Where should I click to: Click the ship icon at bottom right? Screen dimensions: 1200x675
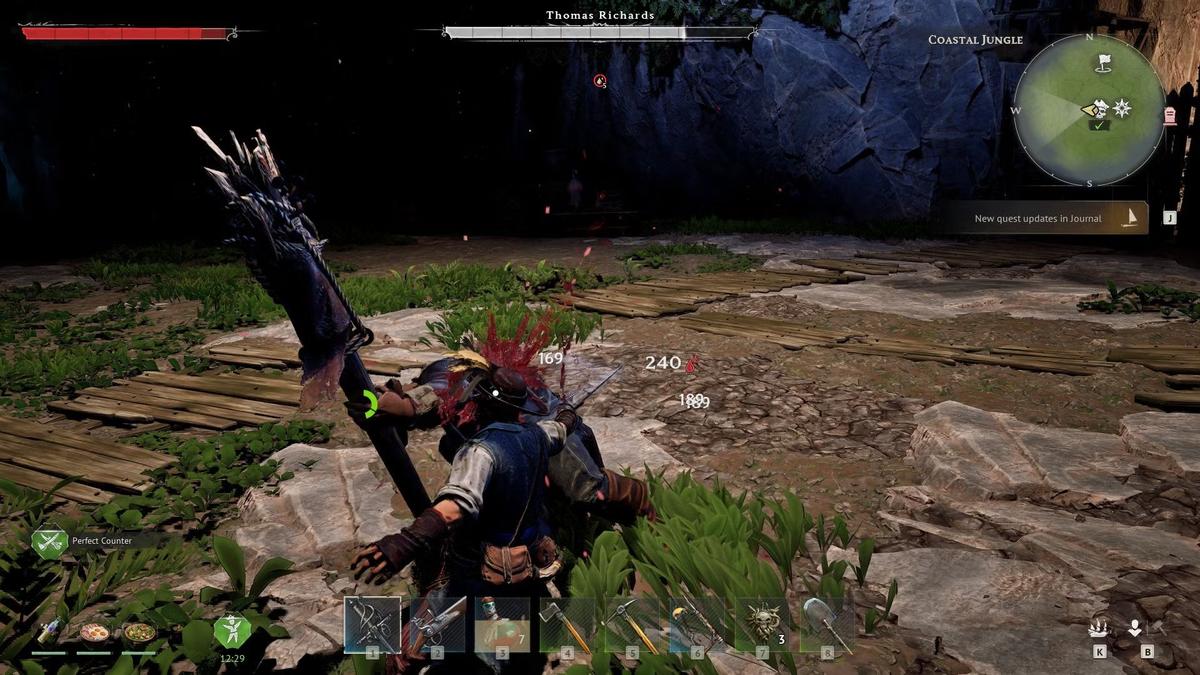(1099, 629)
